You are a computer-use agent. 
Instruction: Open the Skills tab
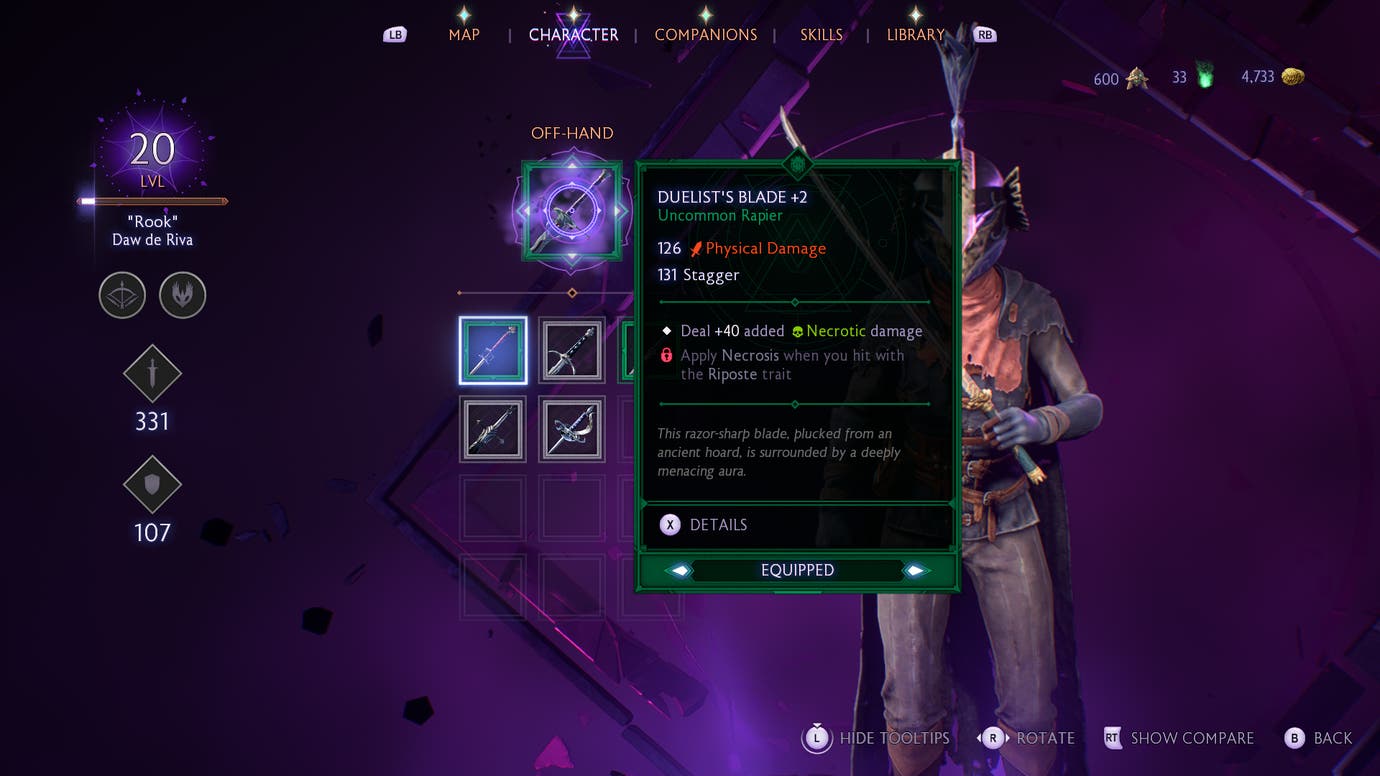(820, 35)
